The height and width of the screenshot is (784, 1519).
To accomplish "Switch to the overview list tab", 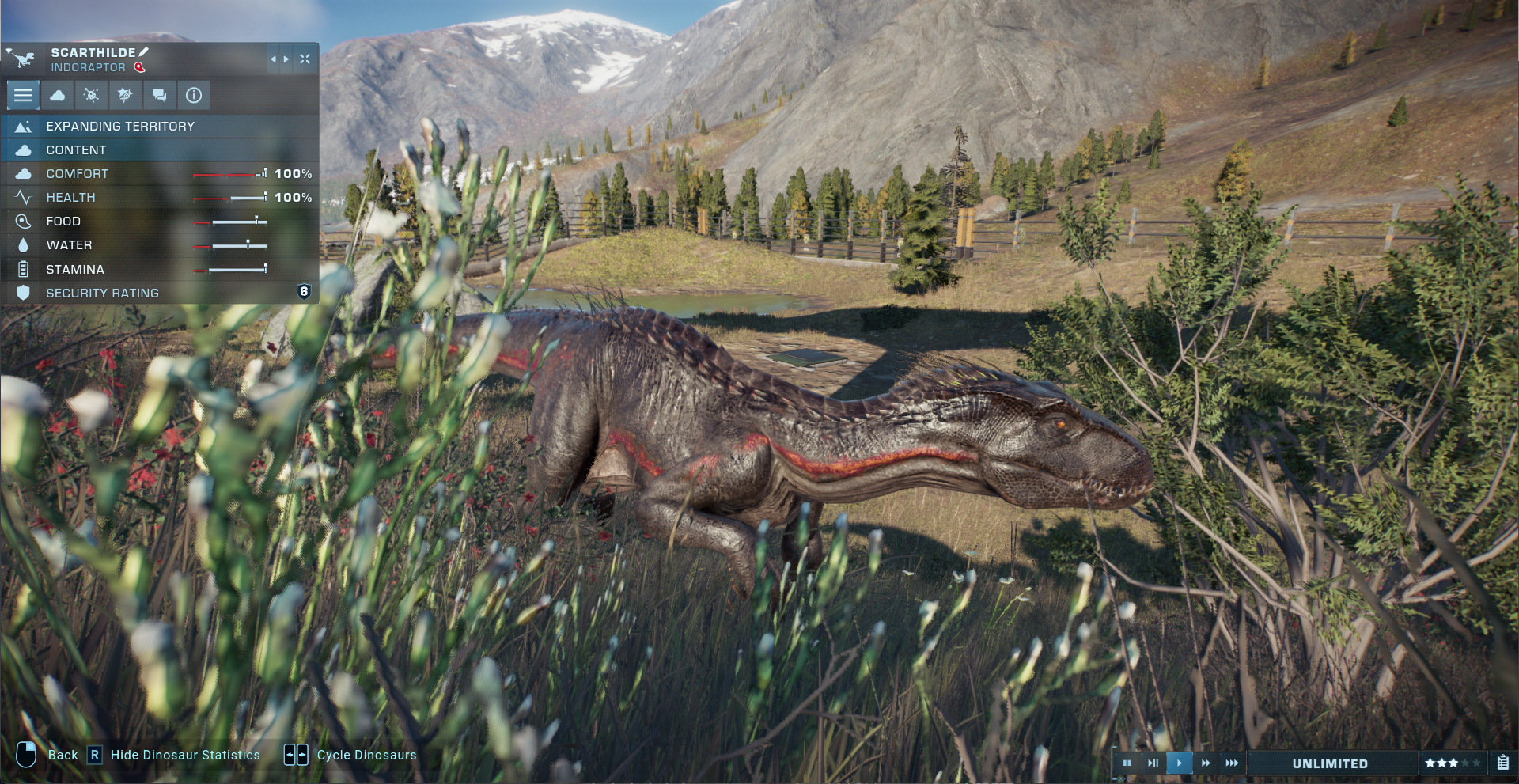I will click(x=23, y=96).
